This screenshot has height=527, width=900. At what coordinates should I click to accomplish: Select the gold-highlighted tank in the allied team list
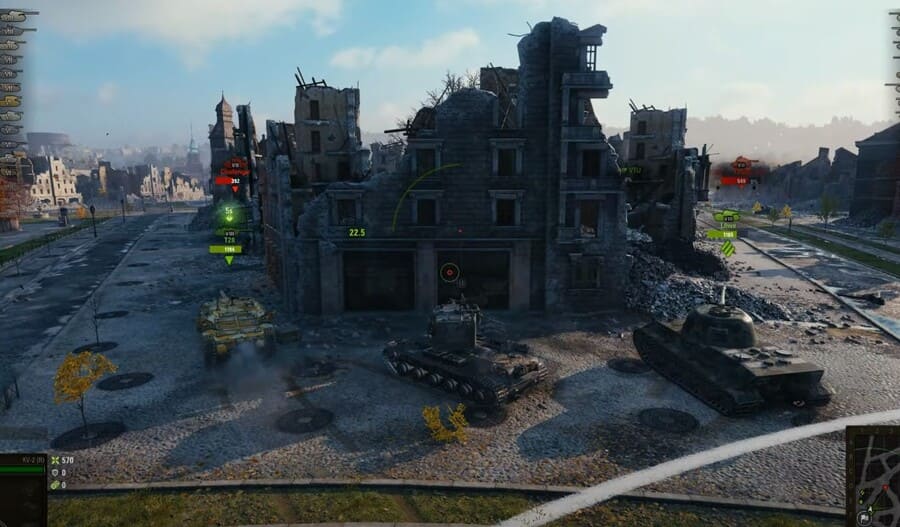pyautogui.click(x=10, y=101)
